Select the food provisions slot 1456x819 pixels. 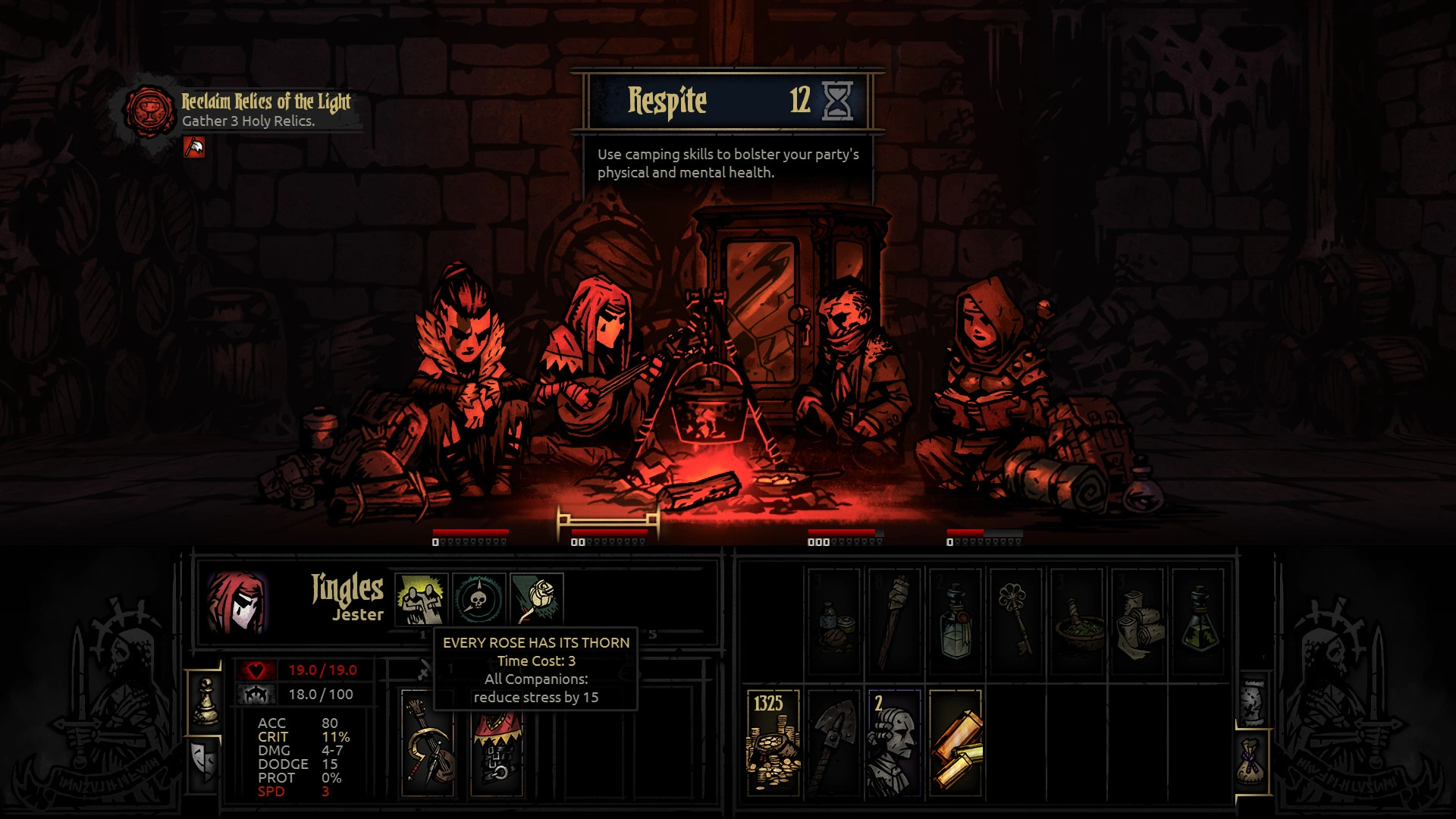[834, 622]
